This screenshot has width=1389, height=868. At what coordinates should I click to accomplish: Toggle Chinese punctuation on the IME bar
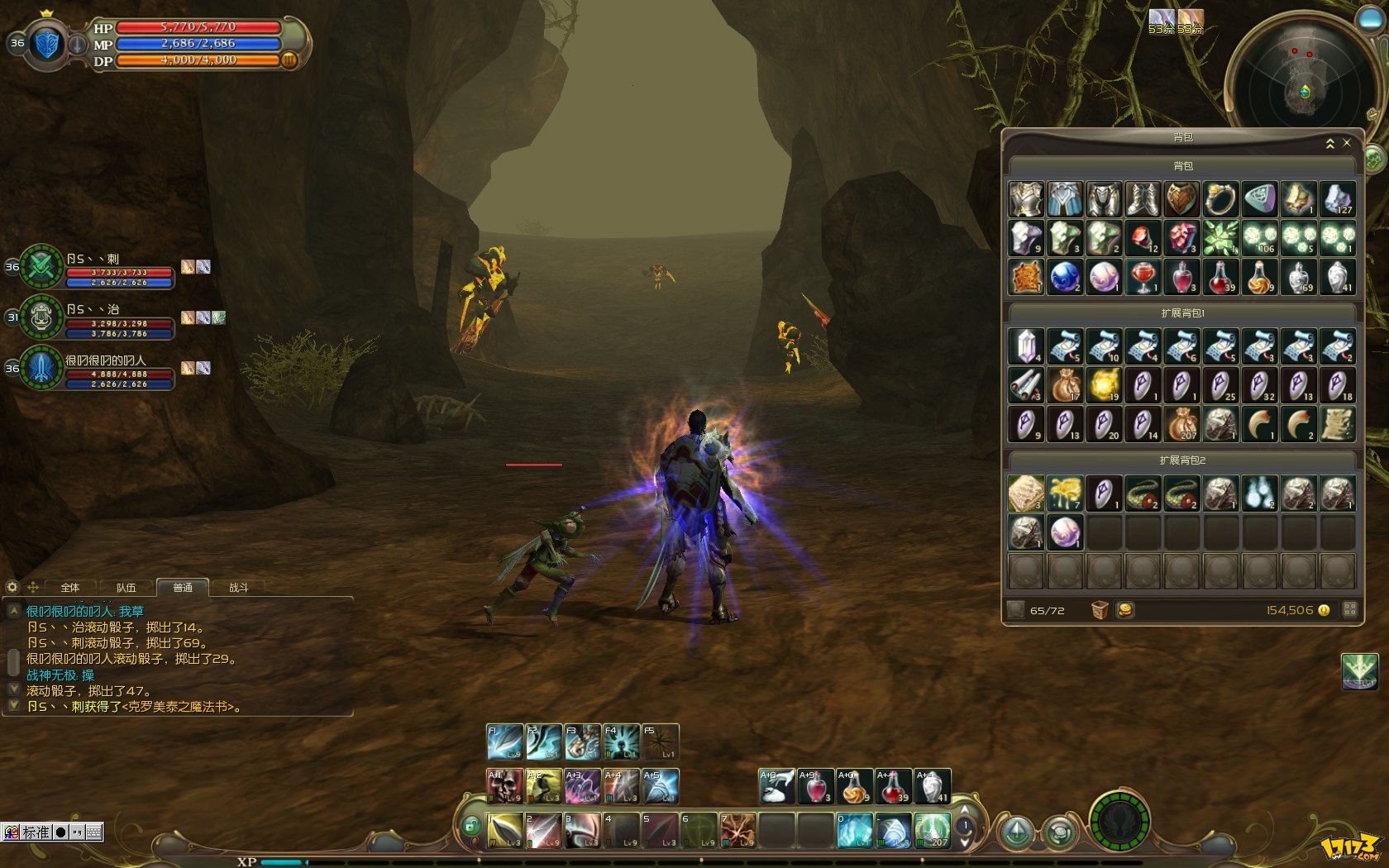(x=76, y=832)
